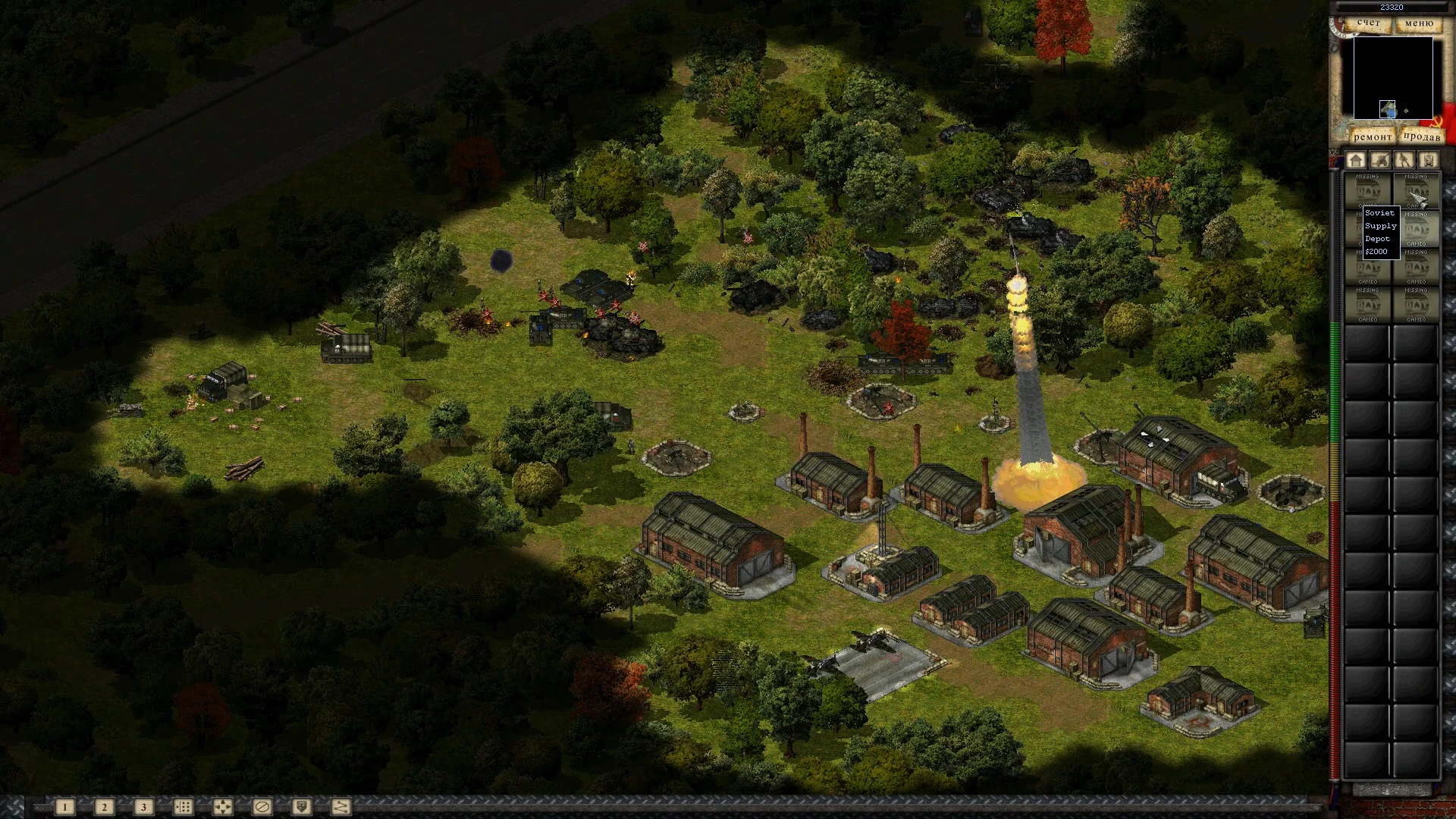Activate the "ремонт" repair mode
Viewport: 1456px width, 819px height.
(x=1372, y=136)
